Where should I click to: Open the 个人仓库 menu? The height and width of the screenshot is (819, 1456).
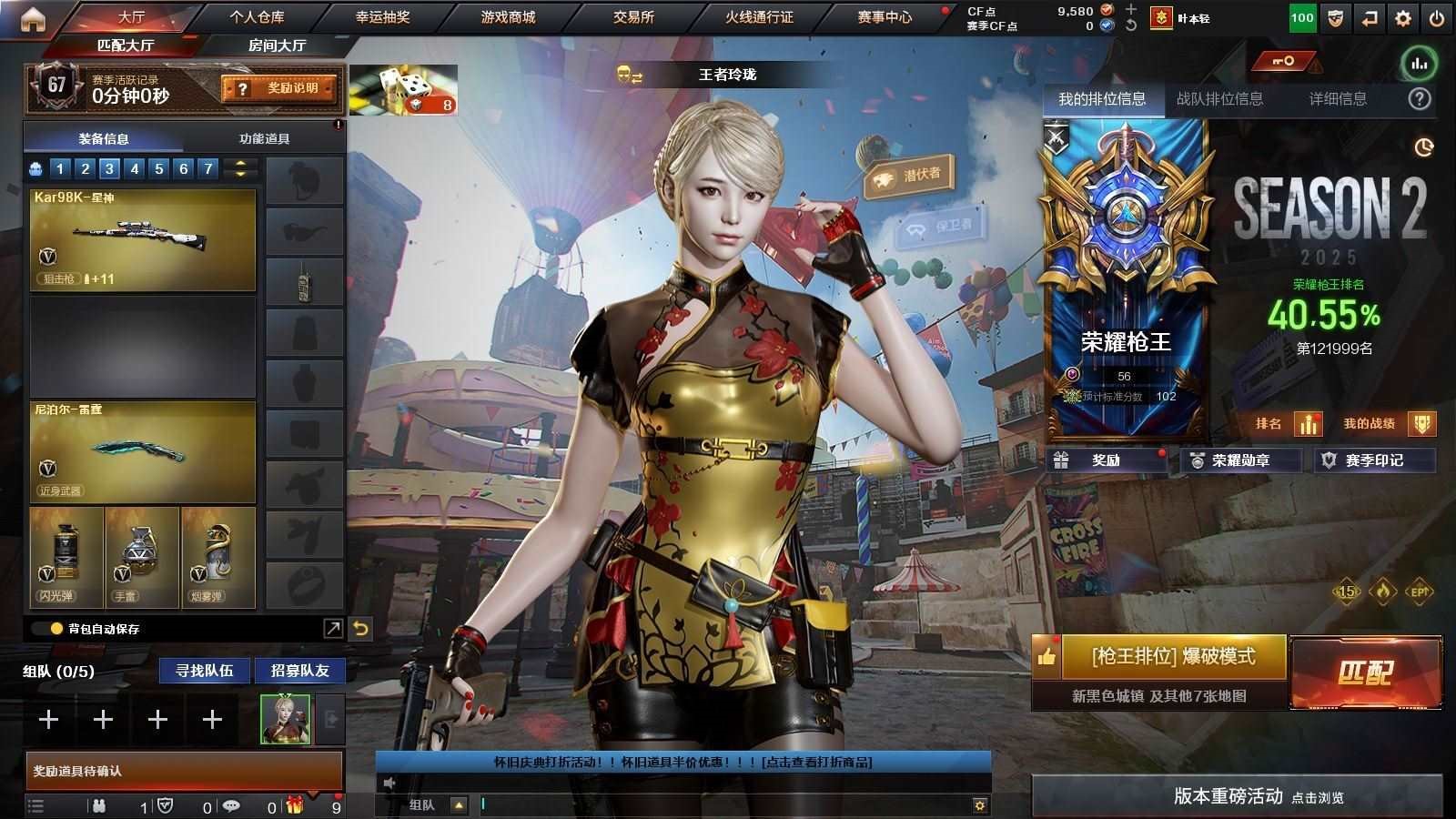click(x=257, y=16)
